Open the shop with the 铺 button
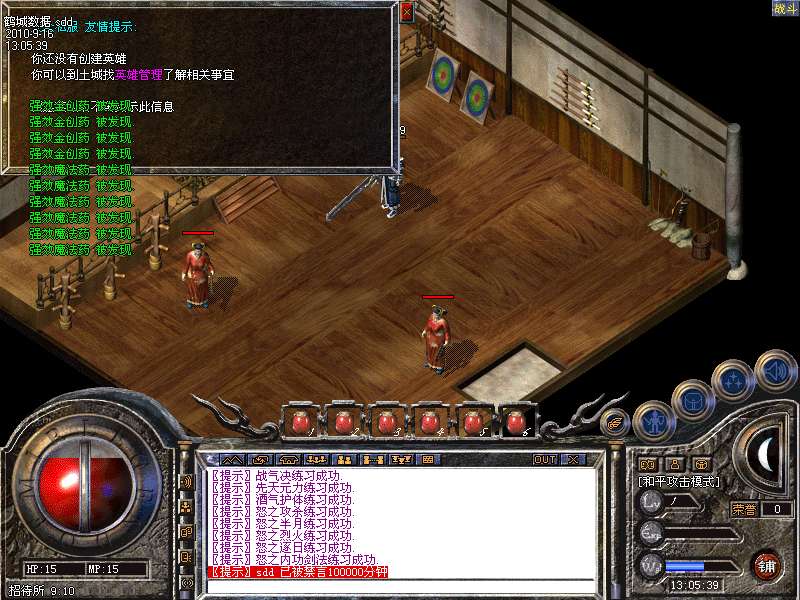This screenshot has width=800, height=600. pyautogui.click(x=766, y=564)
